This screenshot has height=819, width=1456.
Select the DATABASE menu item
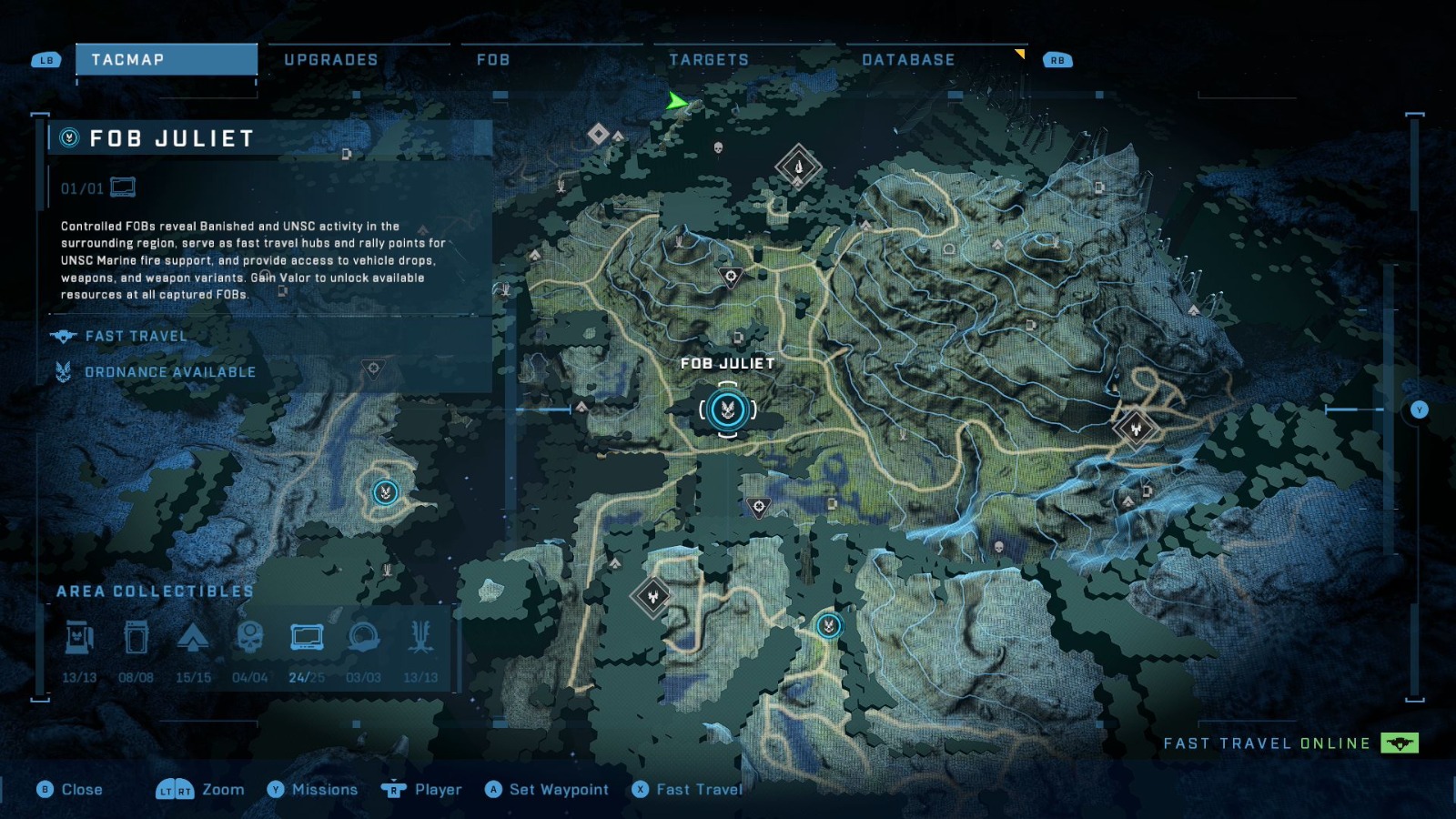[907, 59]
